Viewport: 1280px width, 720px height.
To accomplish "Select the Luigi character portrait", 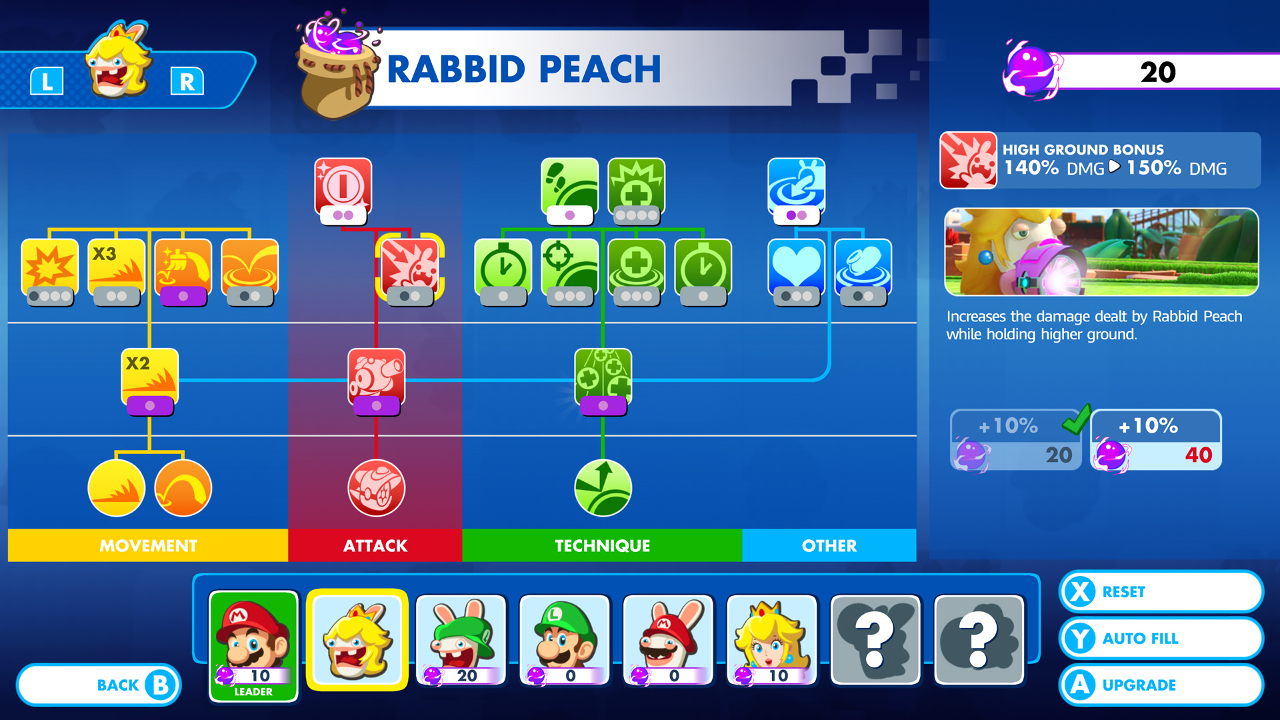I will (x=564, y=639).
